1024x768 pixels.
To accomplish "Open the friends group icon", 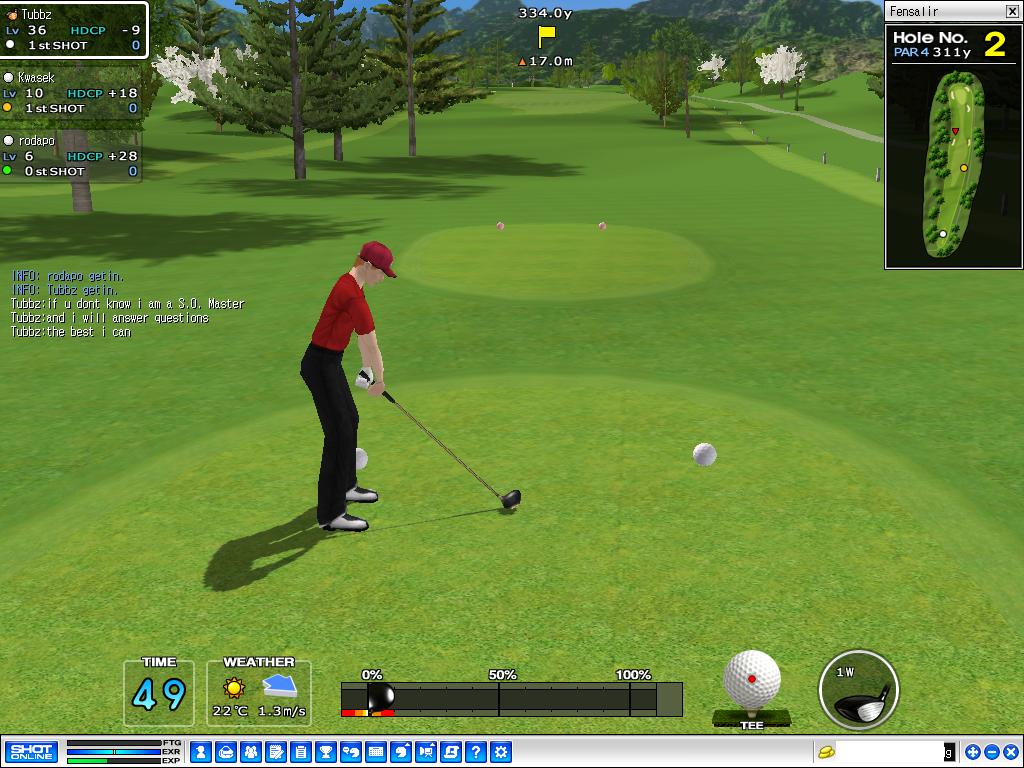I will click(x=251, y=751).
